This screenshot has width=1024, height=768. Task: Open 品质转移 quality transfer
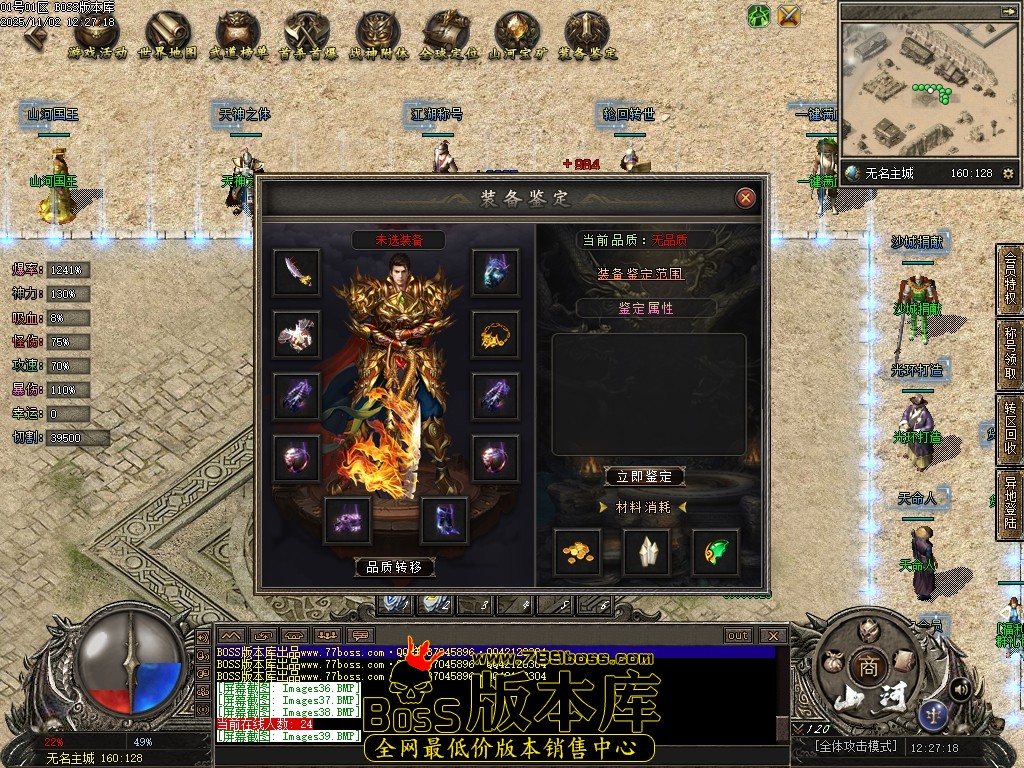(395, 567)
